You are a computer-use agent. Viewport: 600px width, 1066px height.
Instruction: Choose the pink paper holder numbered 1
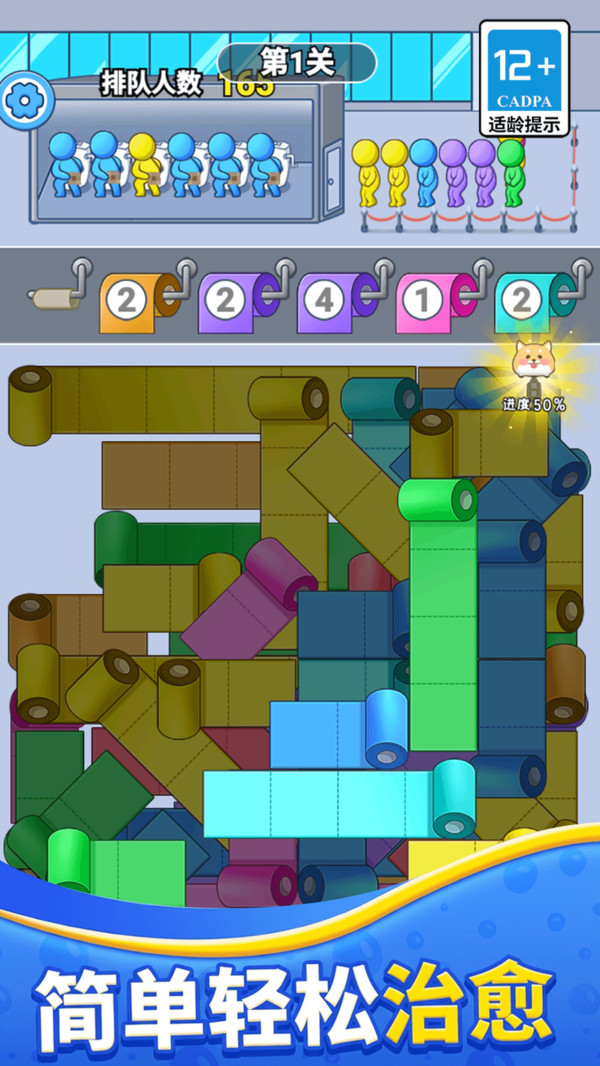pos(430,301)
